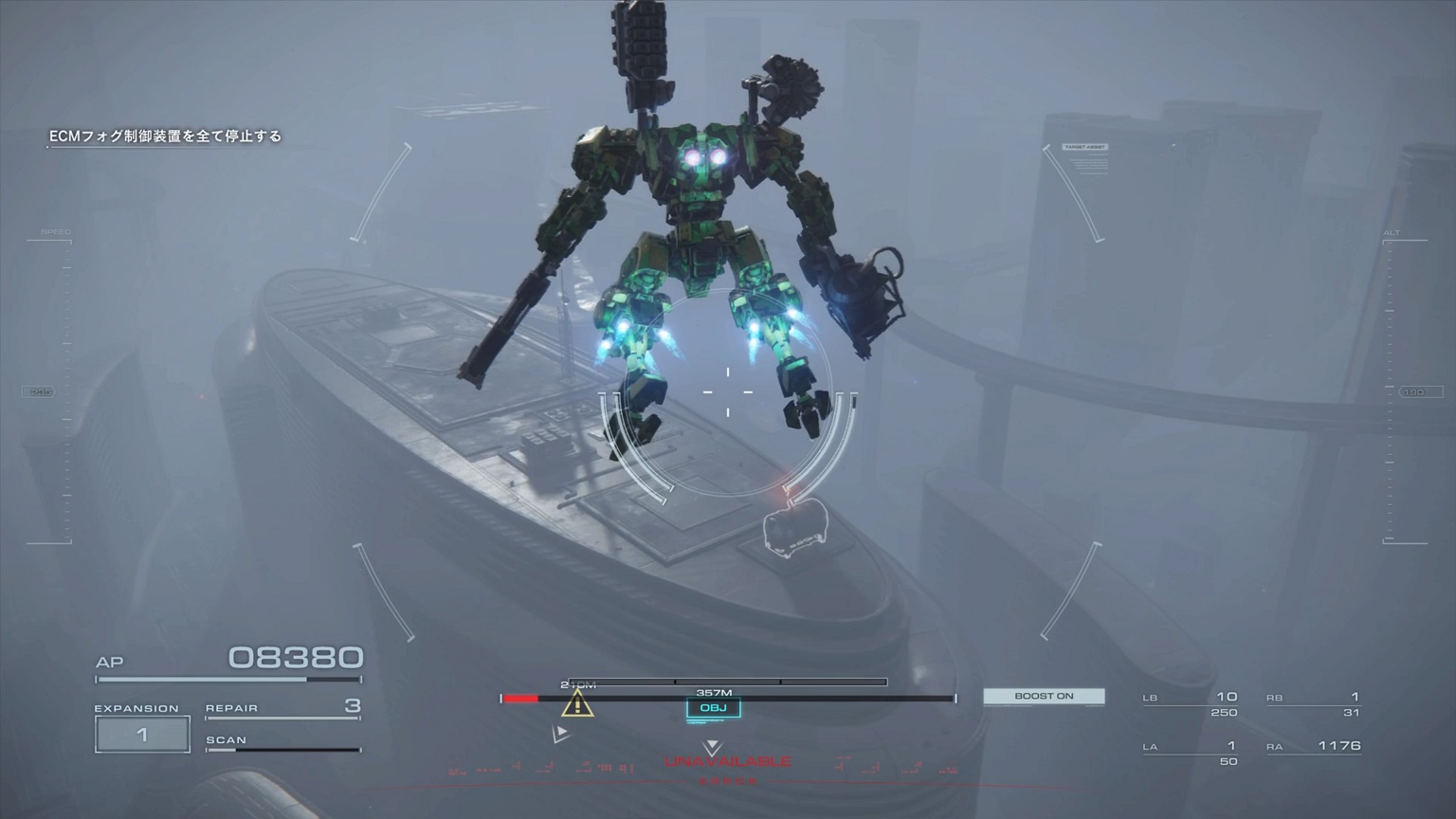Choose the LB weapon slot

click(x=1192, y=703)
